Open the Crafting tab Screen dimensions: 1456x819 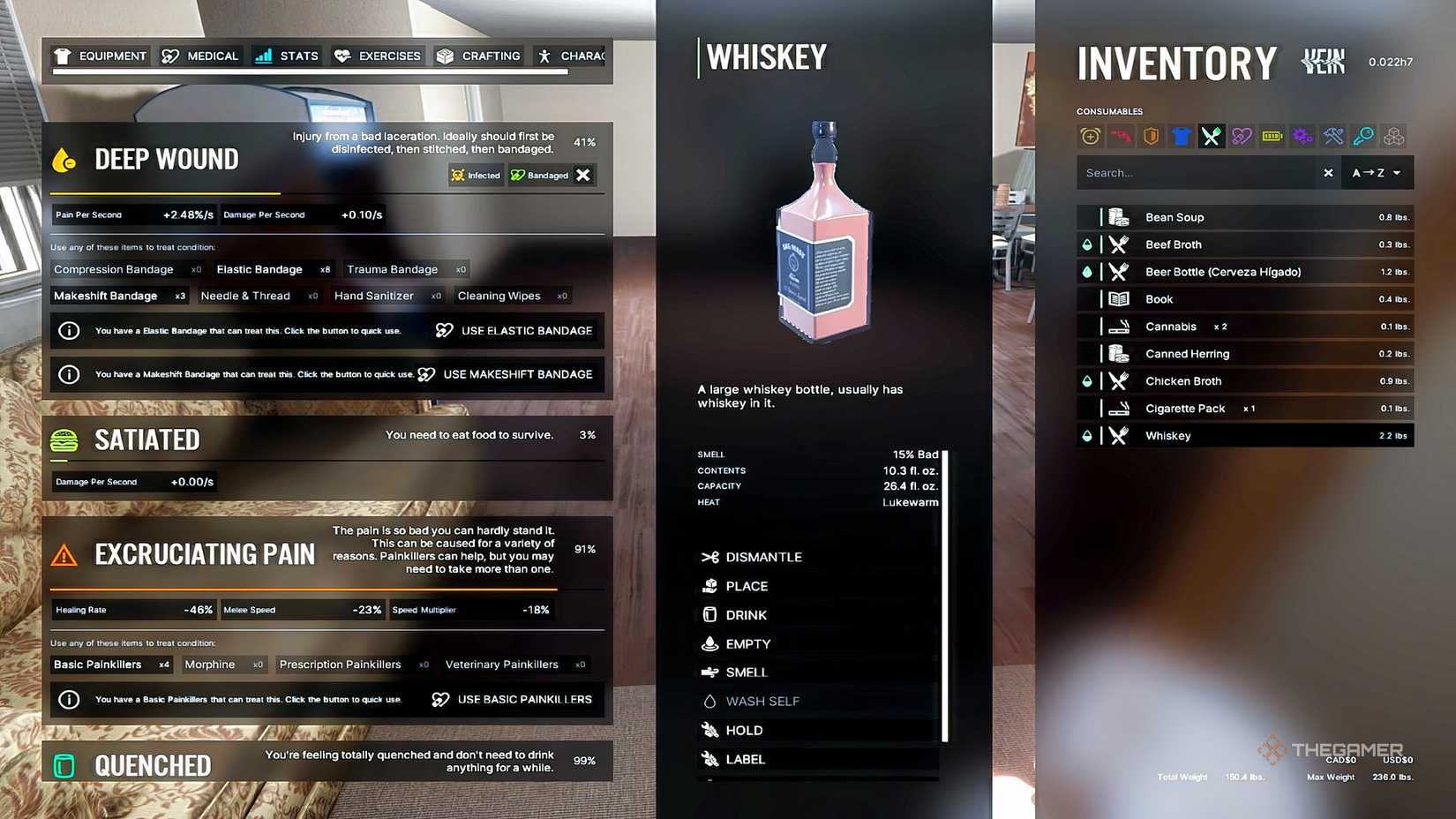click(477, 56)
